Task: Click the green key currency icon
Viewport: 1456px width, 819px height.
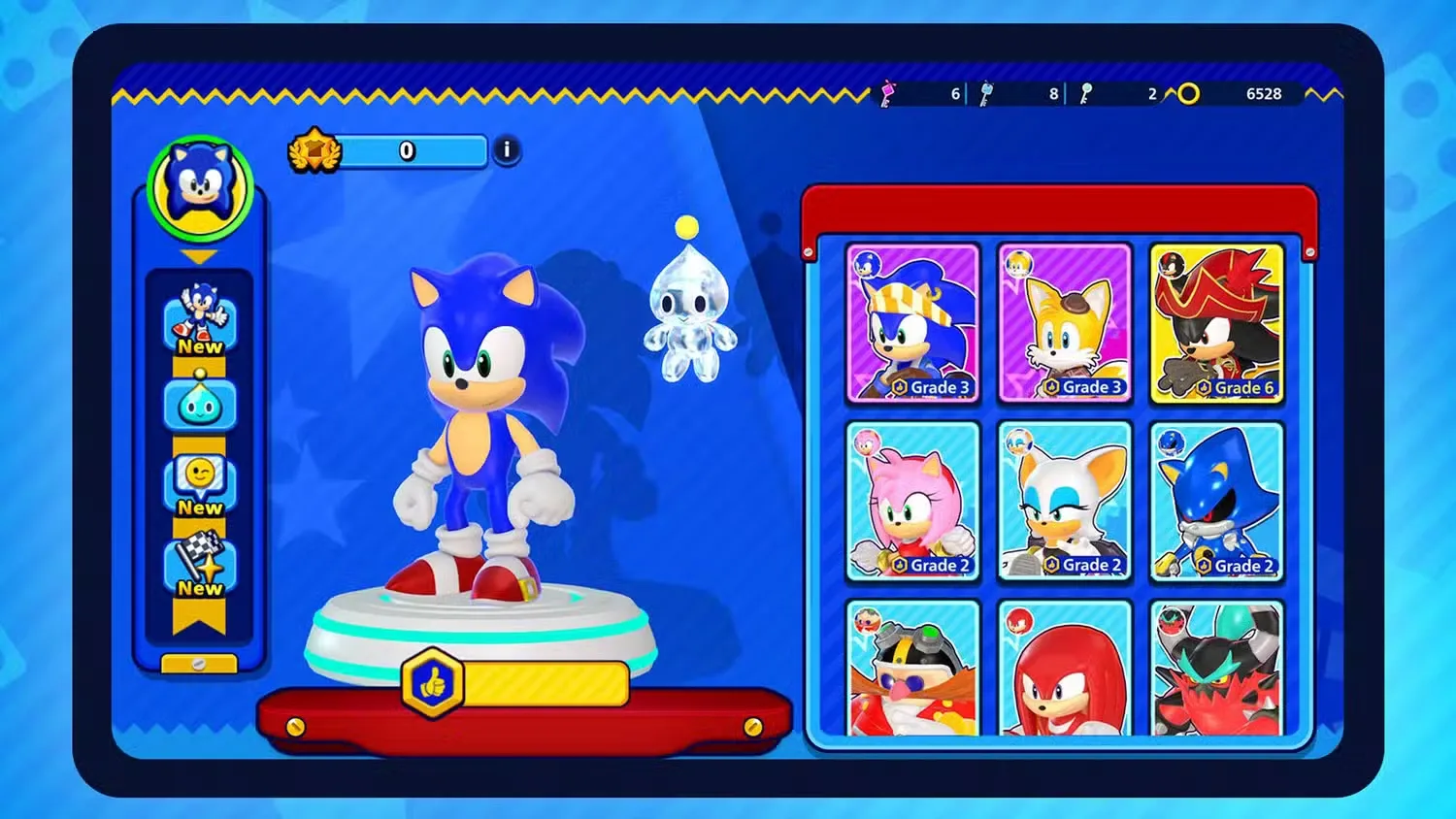Action: pyautogui.click(x=1085, y=94)
